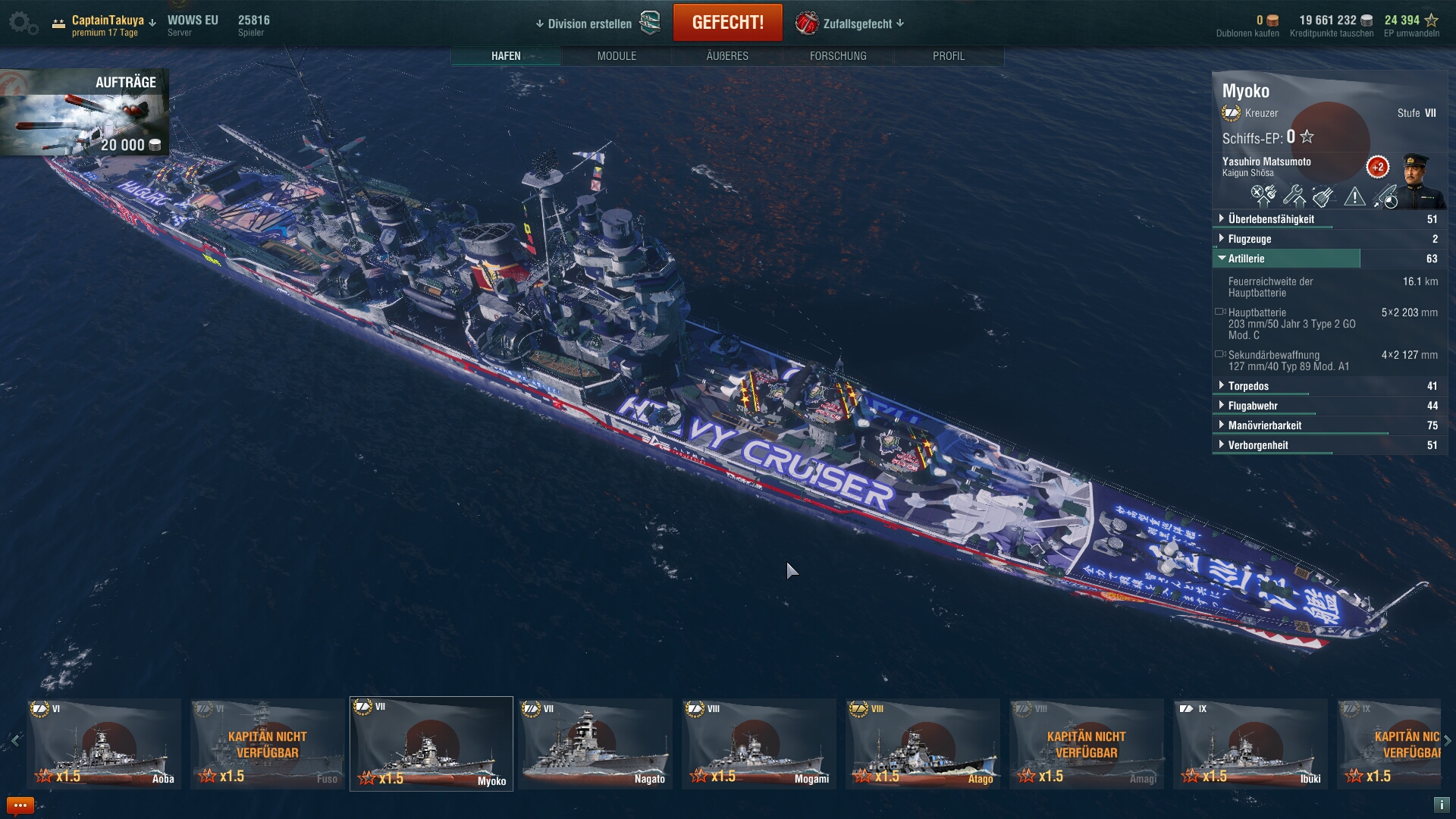Show the PROFIL tab
Screen dimensions: 1456x819
point(949,56)
